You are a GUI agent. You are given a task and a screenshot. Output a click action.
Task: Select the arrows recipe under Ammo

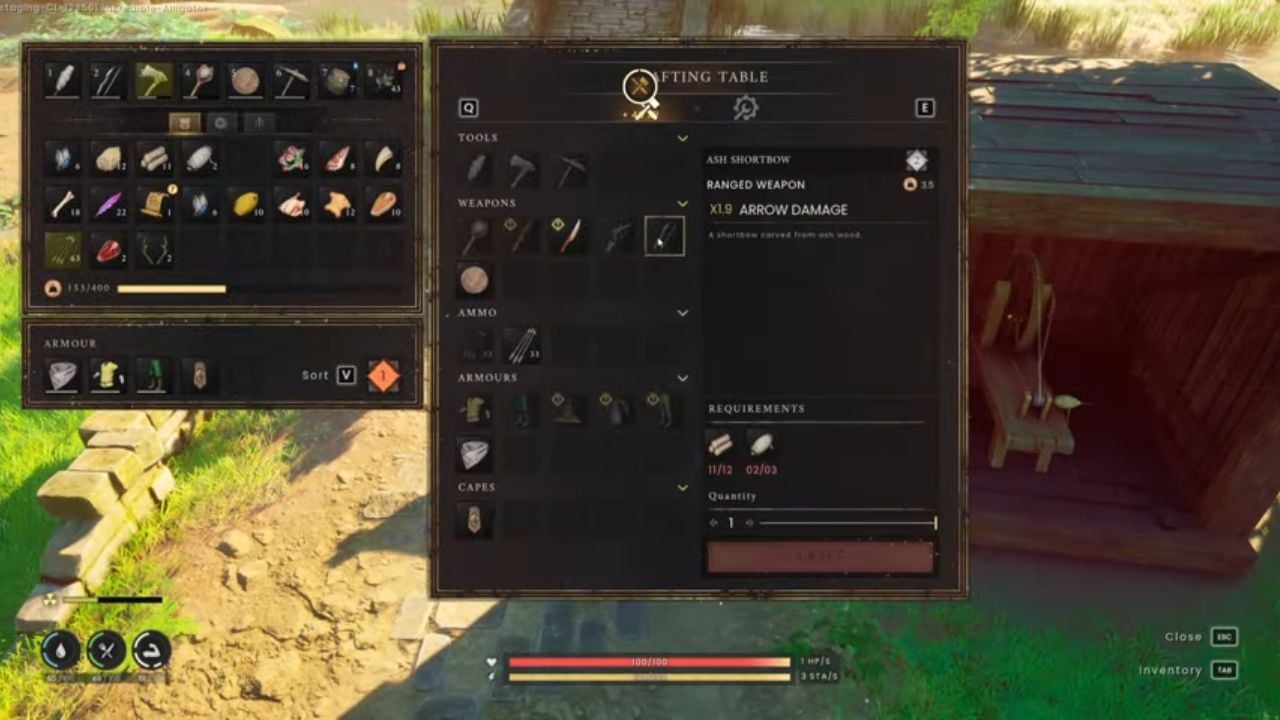tap(520, 343)
